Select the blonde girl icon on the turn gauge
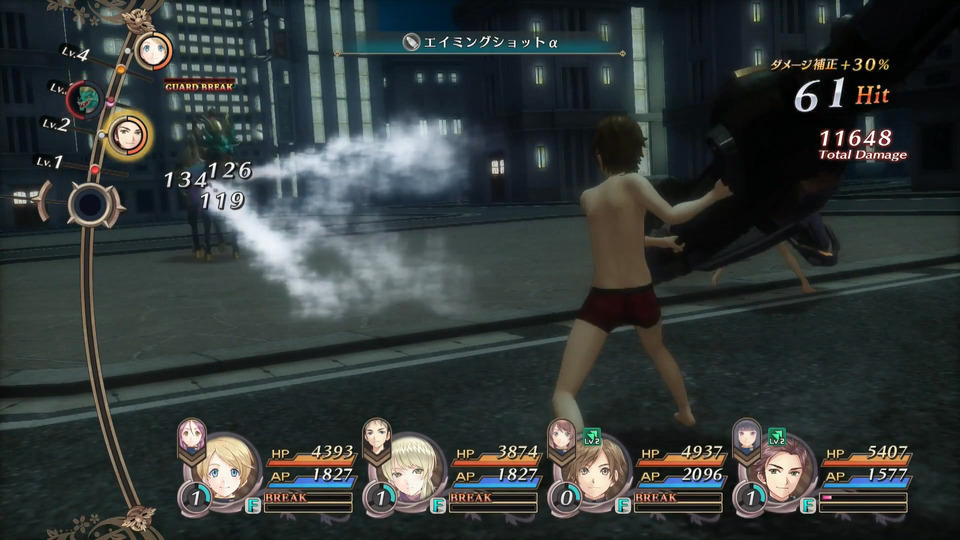This screenshot has height=540, width=960. pyautogui.click(x=153, y=49)
